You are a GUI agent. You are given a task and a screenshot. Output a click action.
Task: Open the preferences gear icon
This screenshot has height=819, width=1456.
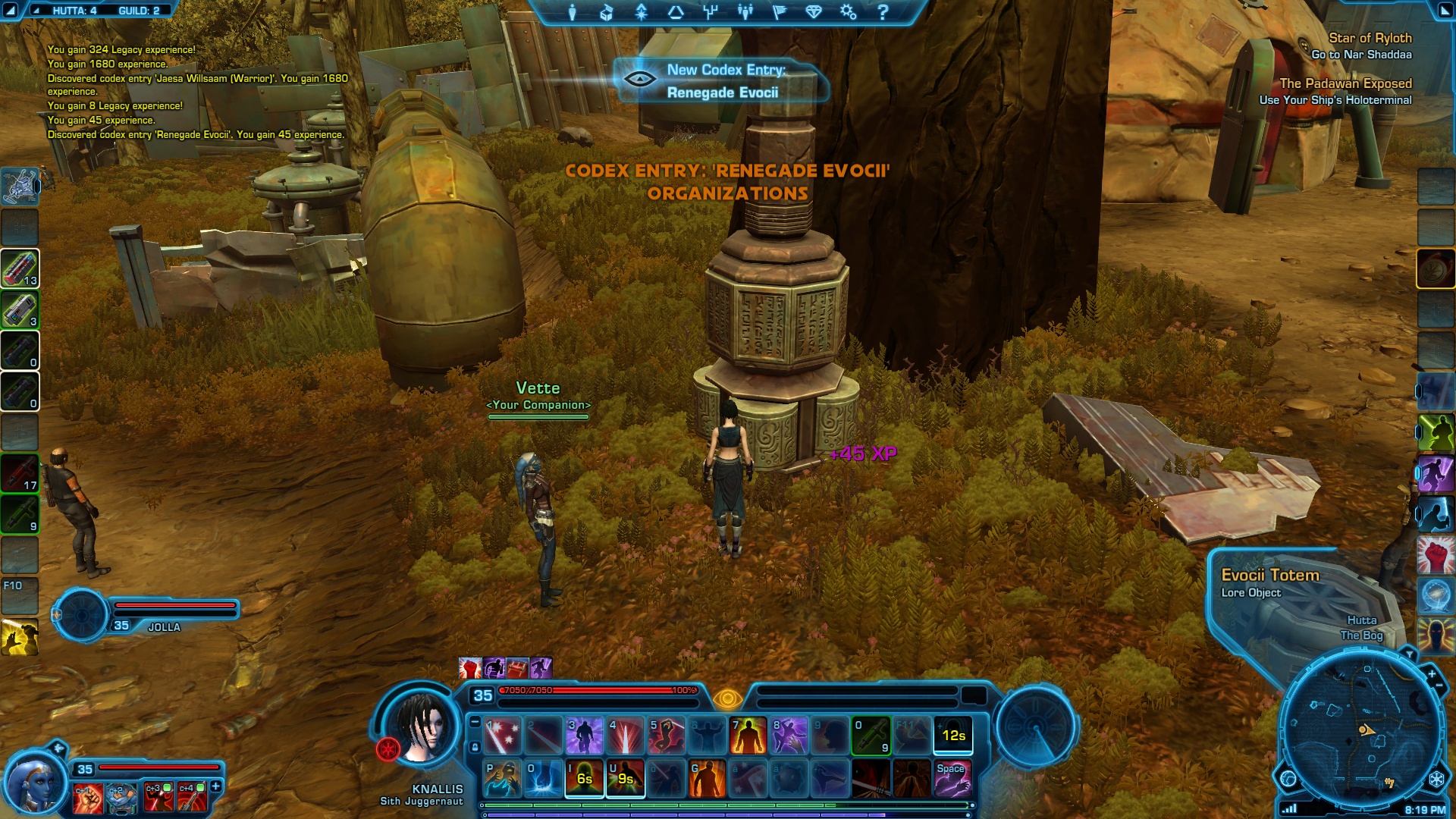click(848, 12)
